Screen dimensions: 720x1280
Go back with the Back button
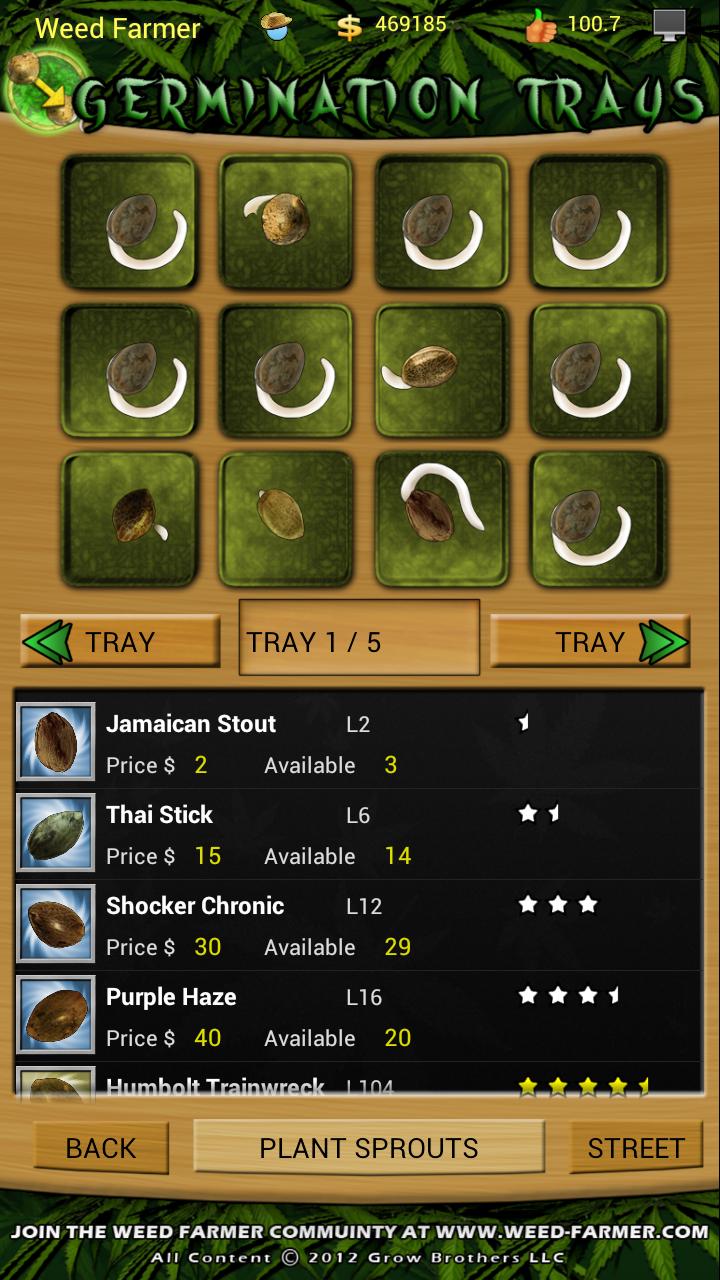pyautogui.click(x=101, y=1148)
